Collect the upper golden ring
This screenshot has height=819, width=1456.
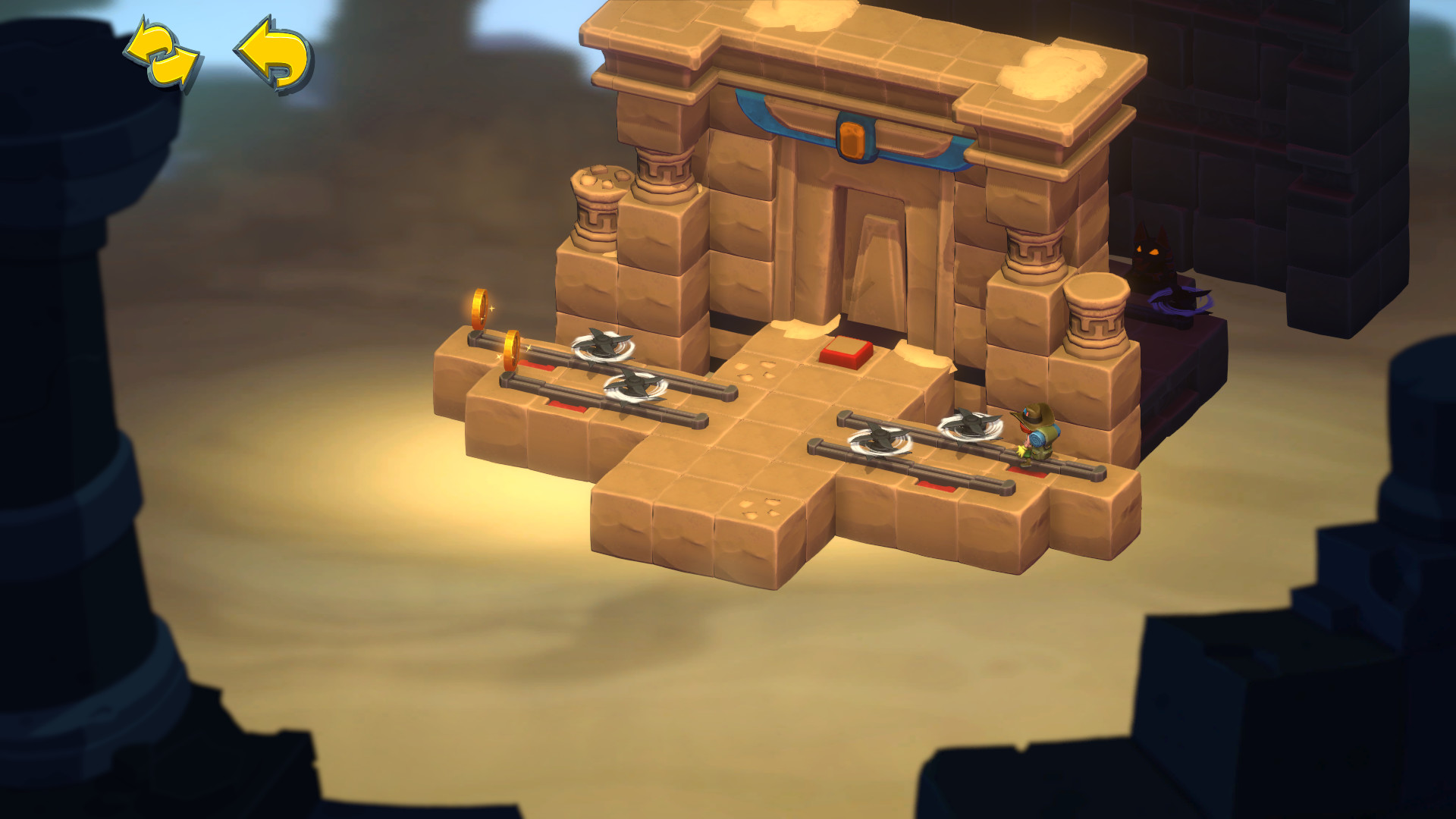[x=480, y=310]
